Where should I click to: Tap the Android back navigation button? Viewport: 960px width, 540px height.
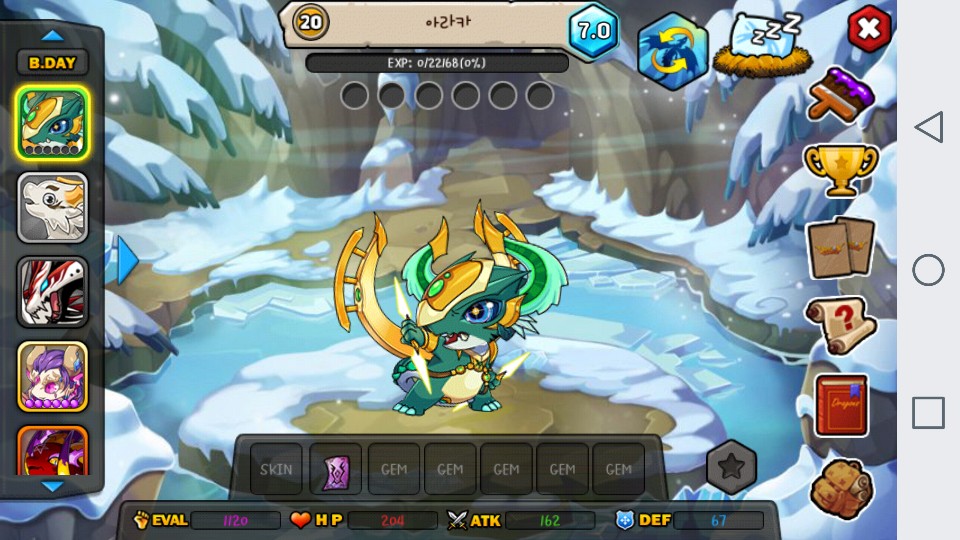pos(929,127)
